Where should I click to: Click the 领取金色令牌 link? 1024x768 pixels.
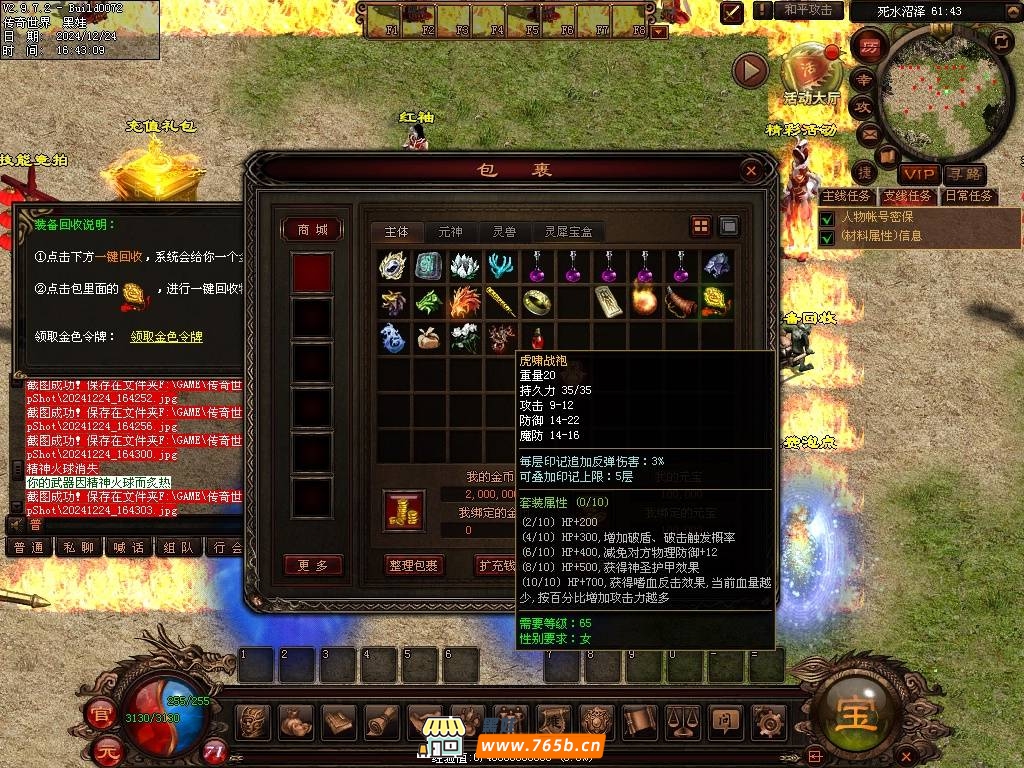[x=166, y=337]
